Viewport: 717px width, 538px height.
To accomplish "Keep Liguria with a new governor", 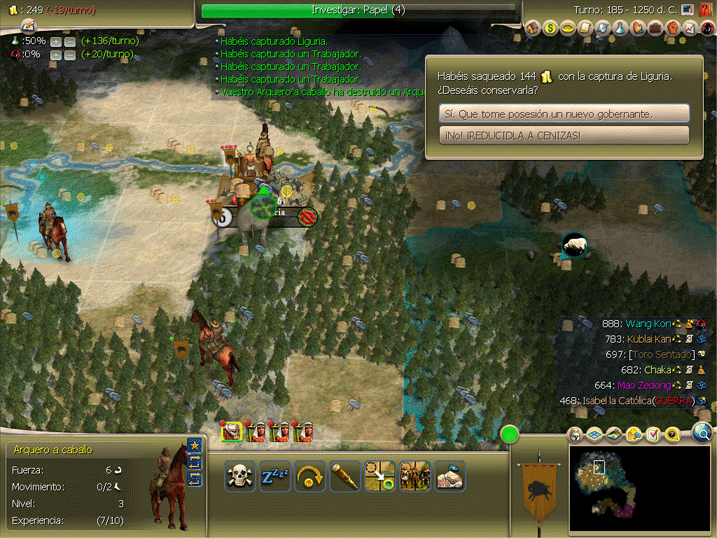I will tap(565, 114).
